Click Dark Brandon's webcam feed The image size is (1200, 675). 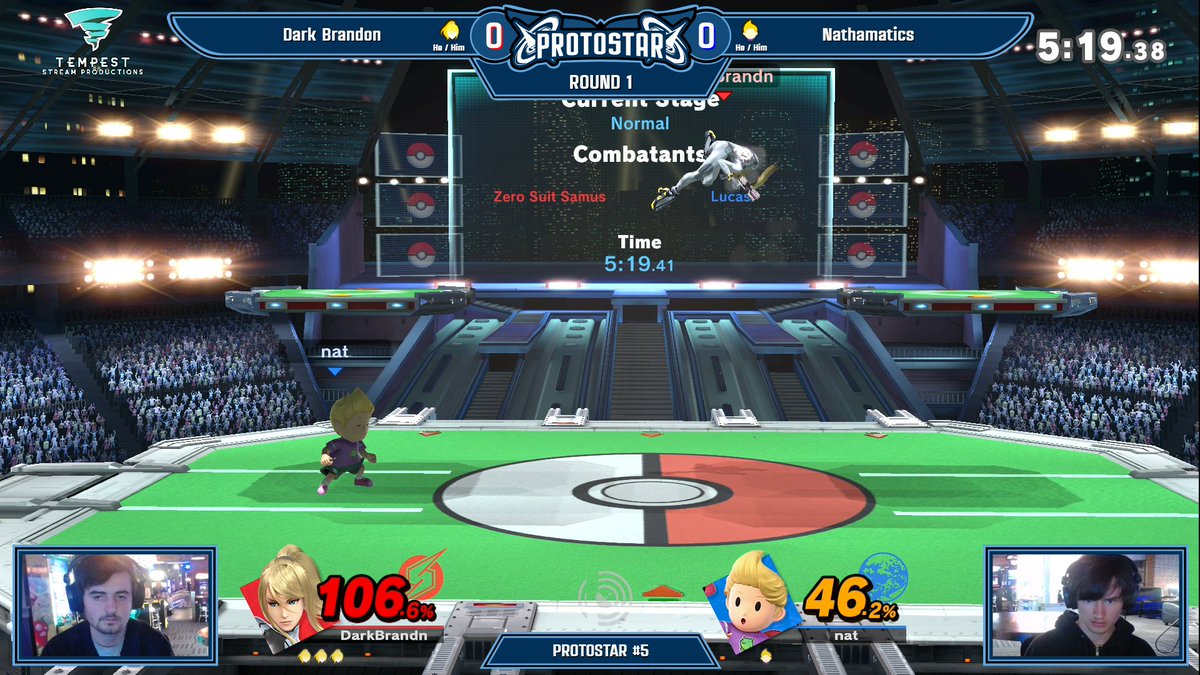(x=114, y=603)
